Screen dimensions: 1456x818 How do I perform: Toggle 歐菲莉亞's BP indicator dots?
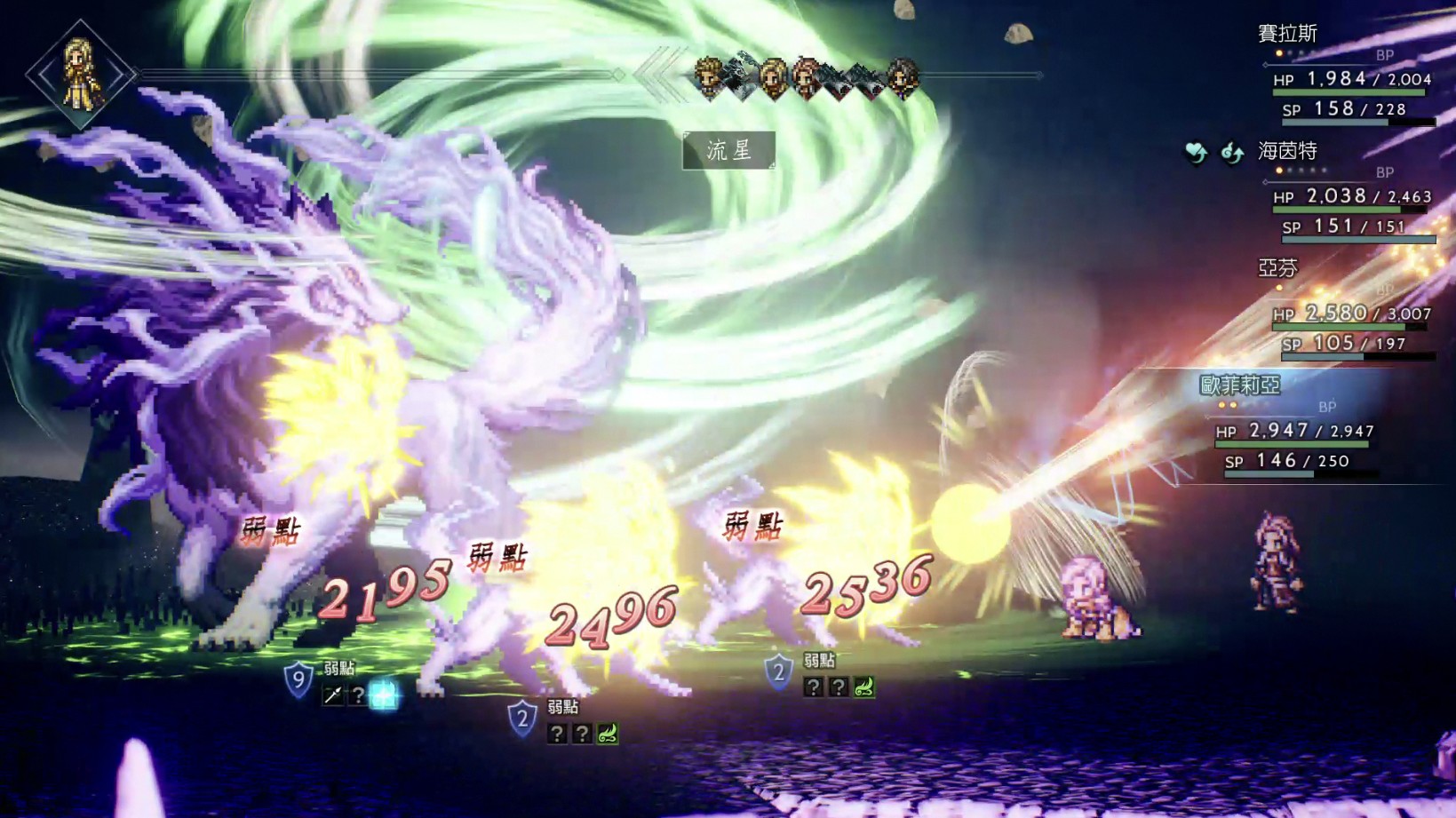(1227, 405)
